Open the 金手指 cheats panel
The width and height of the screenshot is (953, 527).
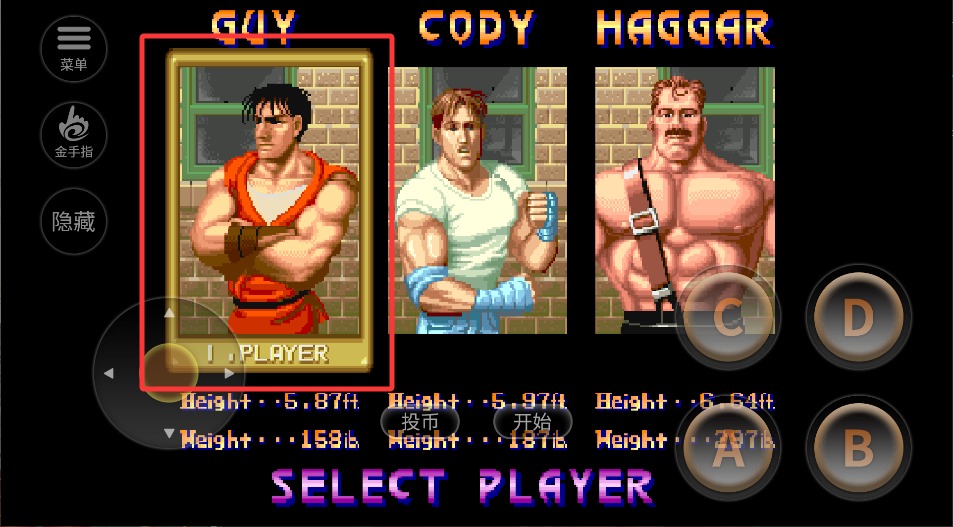click(x=74, y=134)
